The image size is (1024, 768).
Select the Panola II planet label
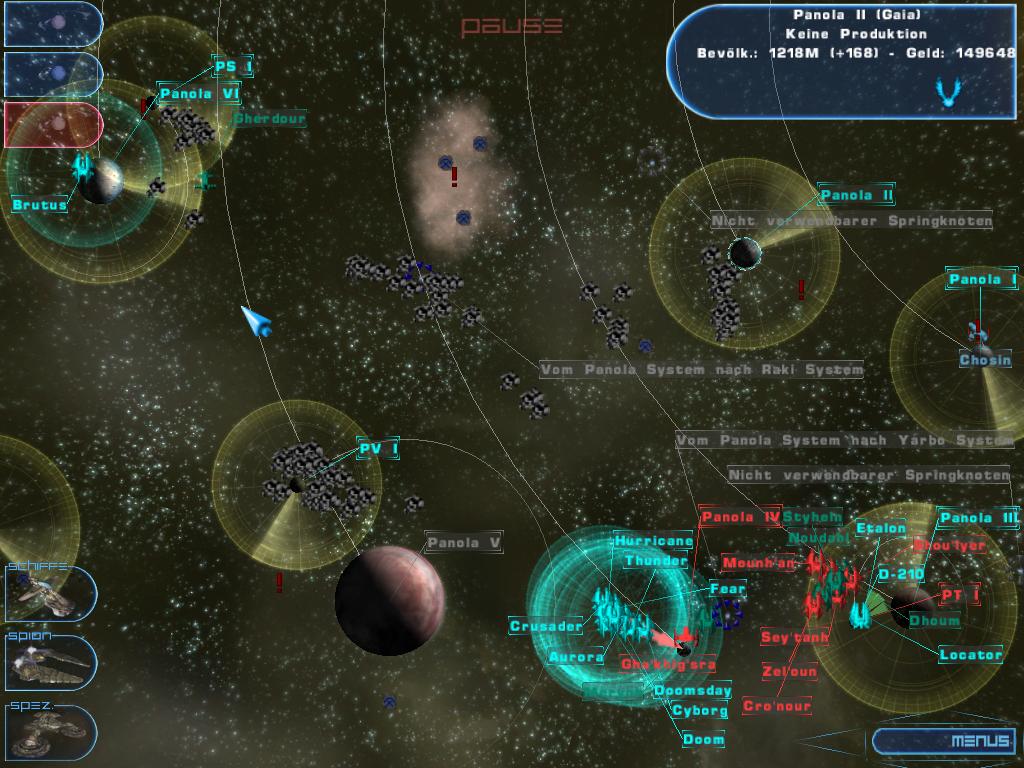pyautogui.click(x=856, y=195)
